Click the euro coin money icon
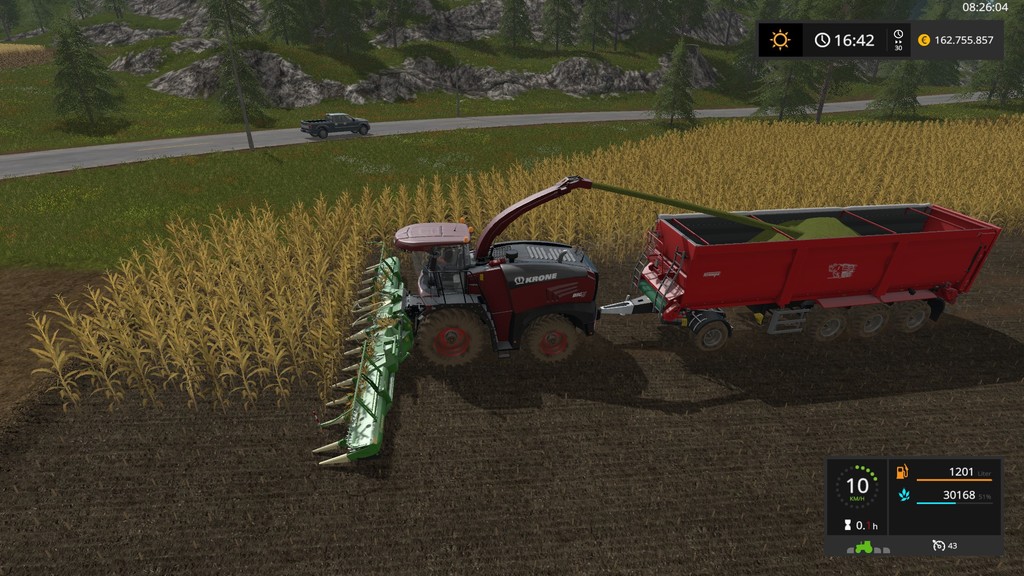 (x=924, y=40)
